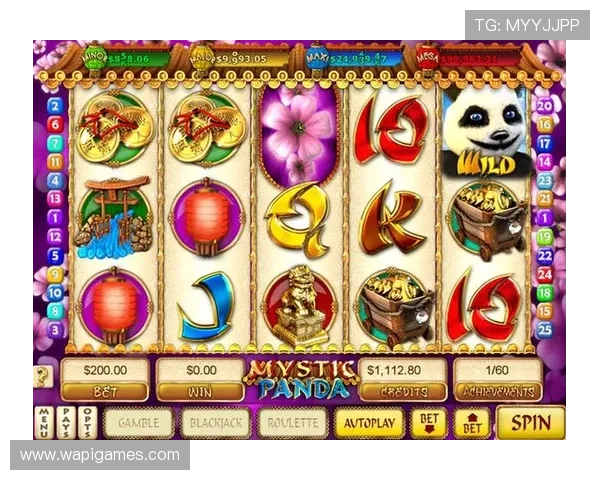View the Achievements panel showing 1/60
Screen dimensions: 600x480
(x=497, y=378)
